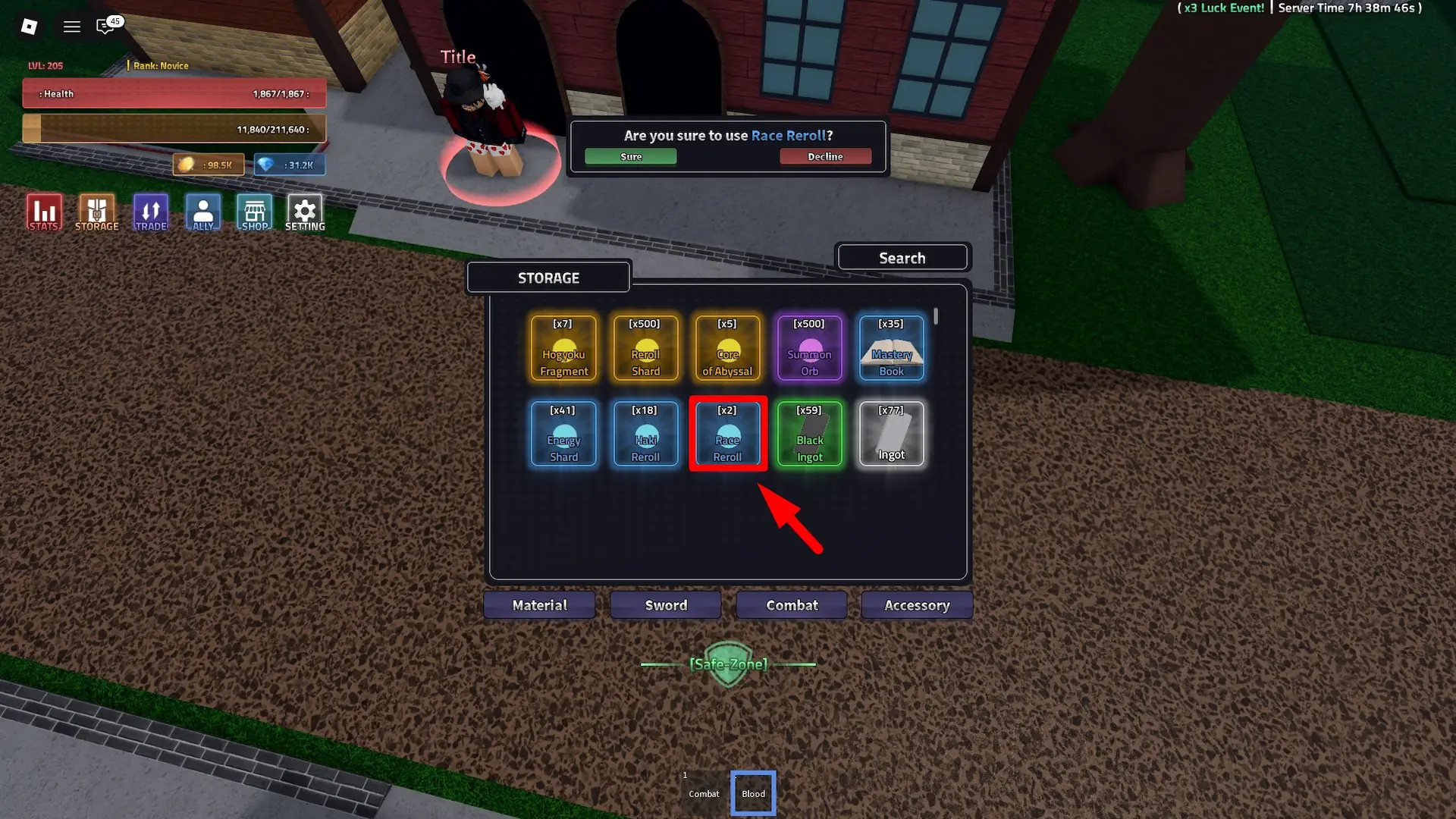Open the Search field
The image size is (1456, 819).
pos(902,257)
